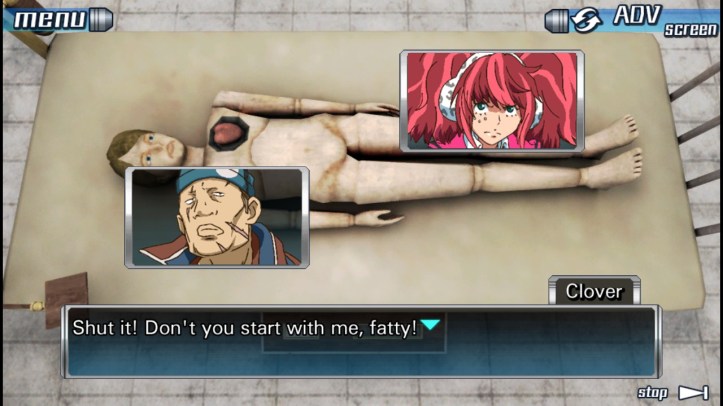The width and height of the screenshot is (723, 406).
Task: Advance the dialogue via the cyan arrow
Action: (430, 324)
